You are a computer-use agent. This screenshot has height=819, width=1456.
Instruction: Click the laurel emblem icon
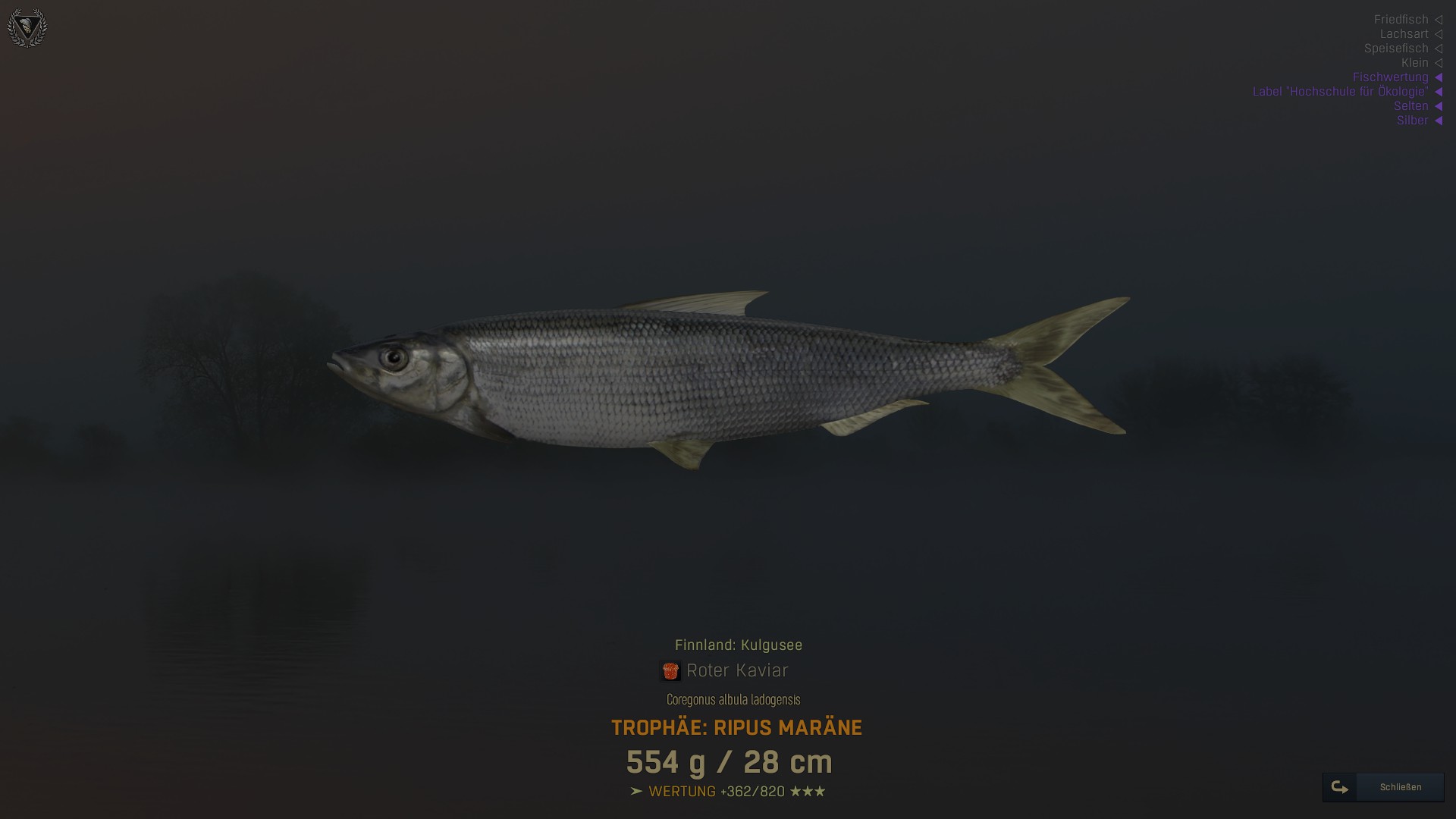click(27, 28)
